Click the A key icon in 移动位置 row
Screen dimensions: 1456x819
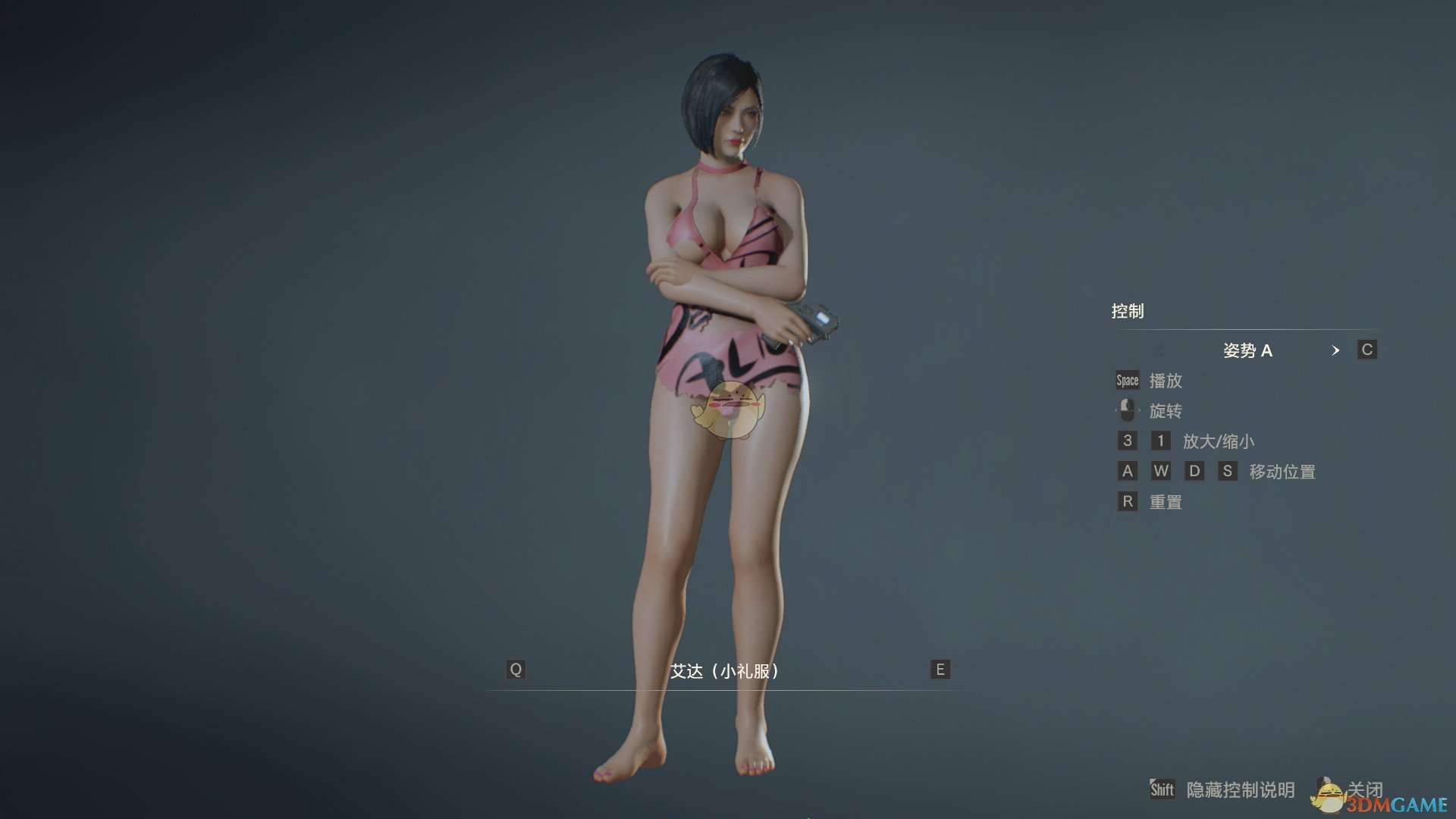(x=1127, y=471)
